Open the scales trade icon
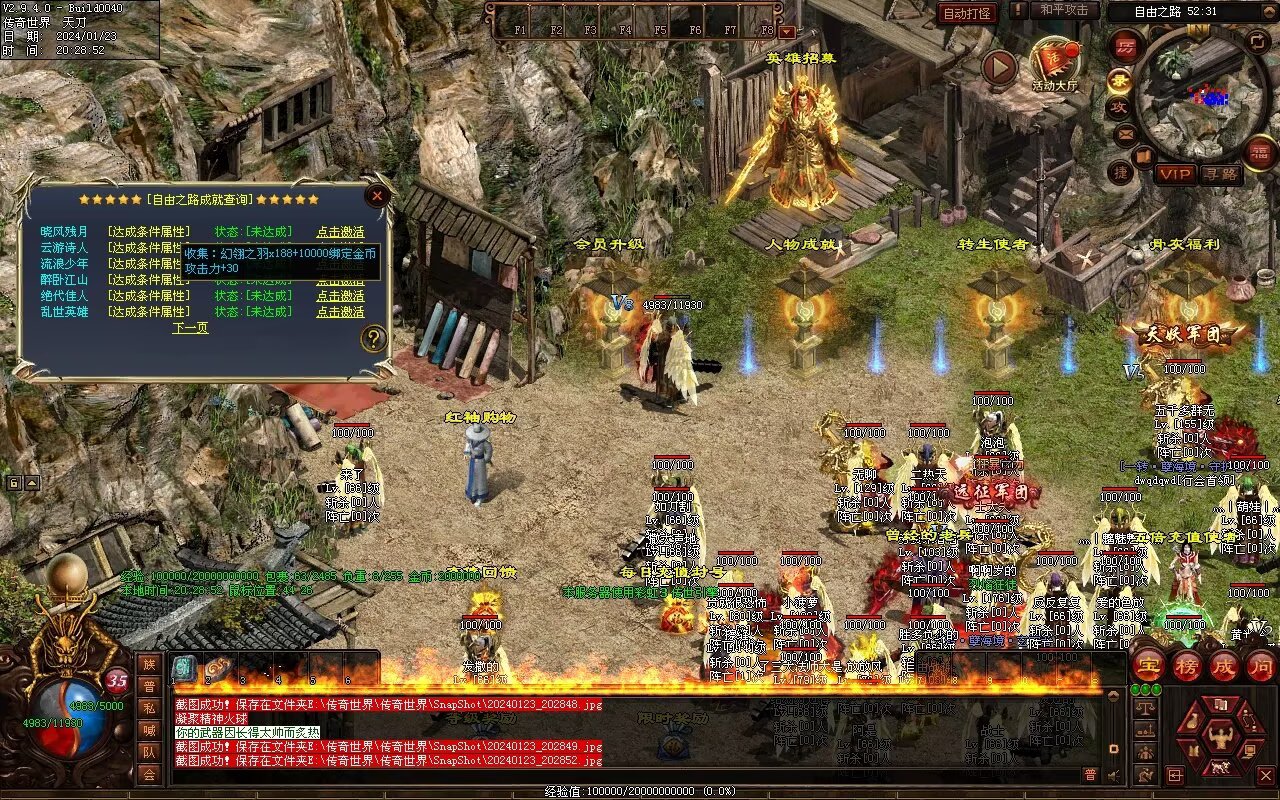This screenshot has width=1280, height=800. pyautogui.click(x=1147, y=707)
